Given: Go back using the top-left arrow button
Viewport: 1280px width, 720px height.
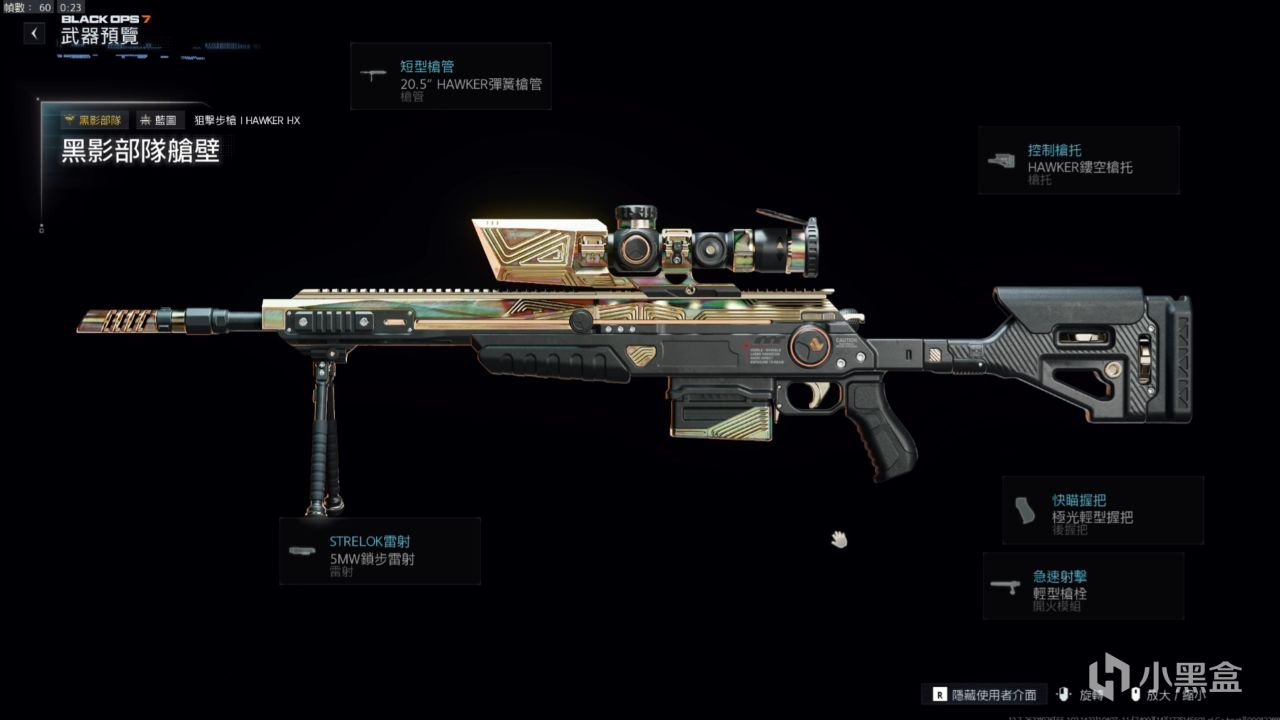Looking at the screenshot, I should coord(35,33).
